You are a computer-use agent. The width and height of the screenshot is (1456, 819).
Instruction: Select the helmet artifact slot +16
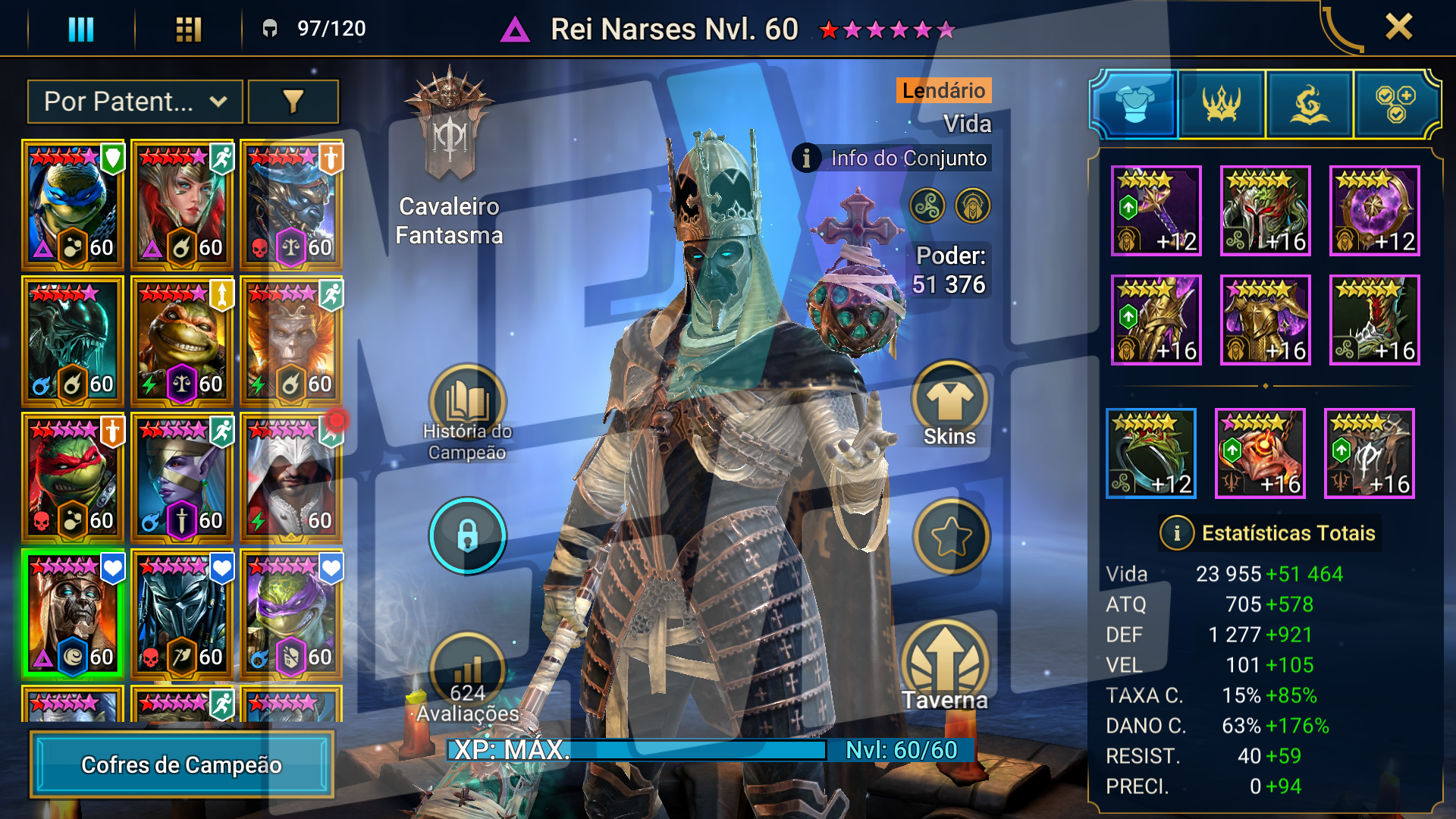[x=1265, y=211]
